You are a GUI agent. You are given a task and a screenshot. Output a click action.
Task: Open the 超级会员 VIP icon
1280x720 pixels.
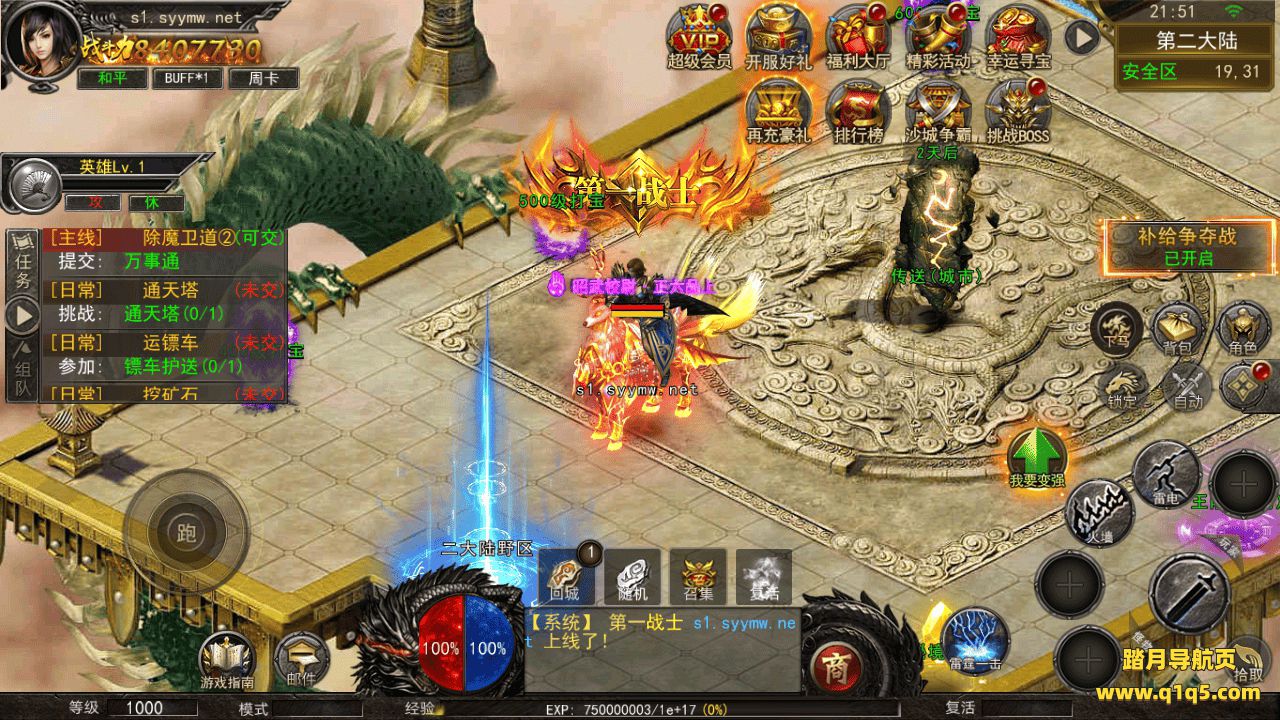point(700,34)
